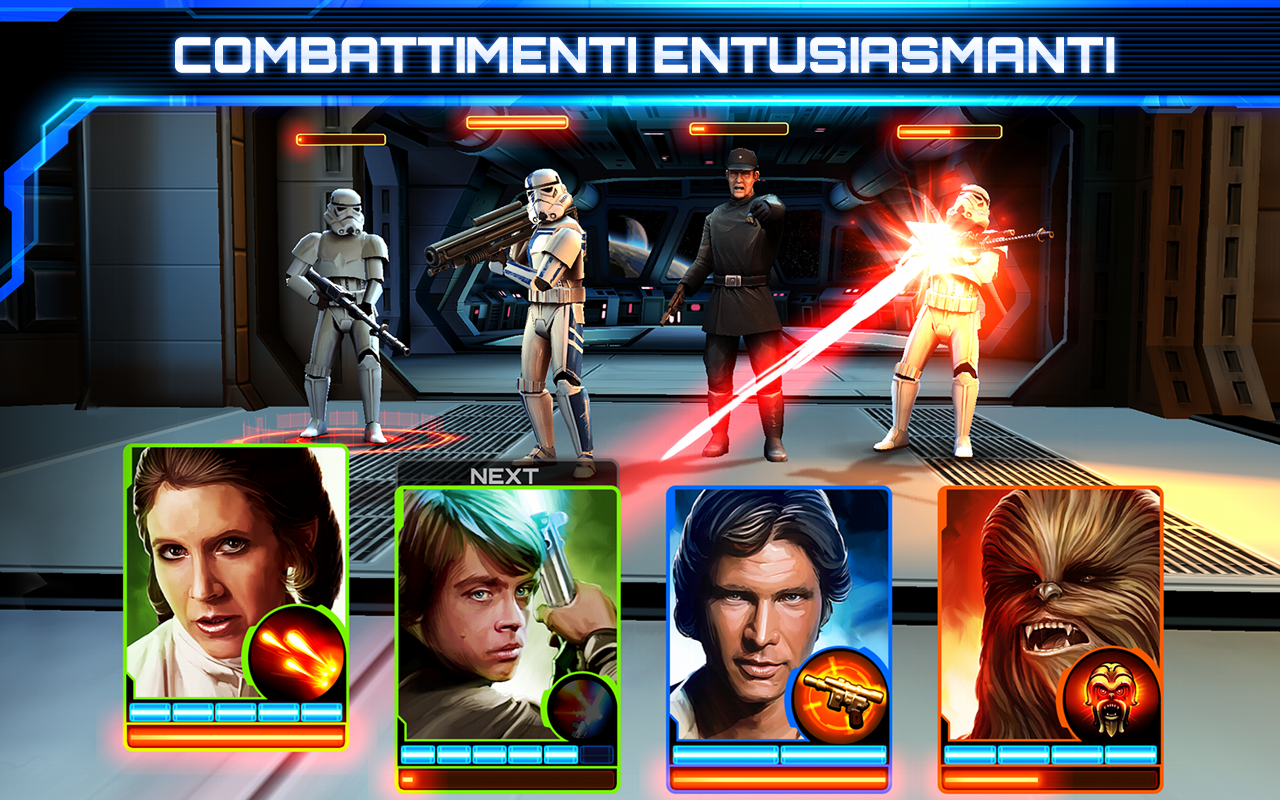Click the imperial officer's health bar
Viewport: 1280px width, 800px height.
tap(738, 127)
